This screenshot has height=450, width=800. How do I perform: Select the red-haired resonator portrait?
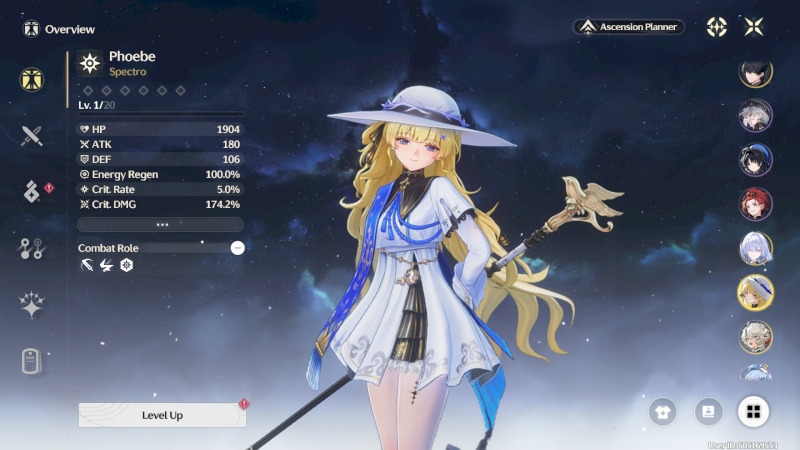tap(755, 203)
